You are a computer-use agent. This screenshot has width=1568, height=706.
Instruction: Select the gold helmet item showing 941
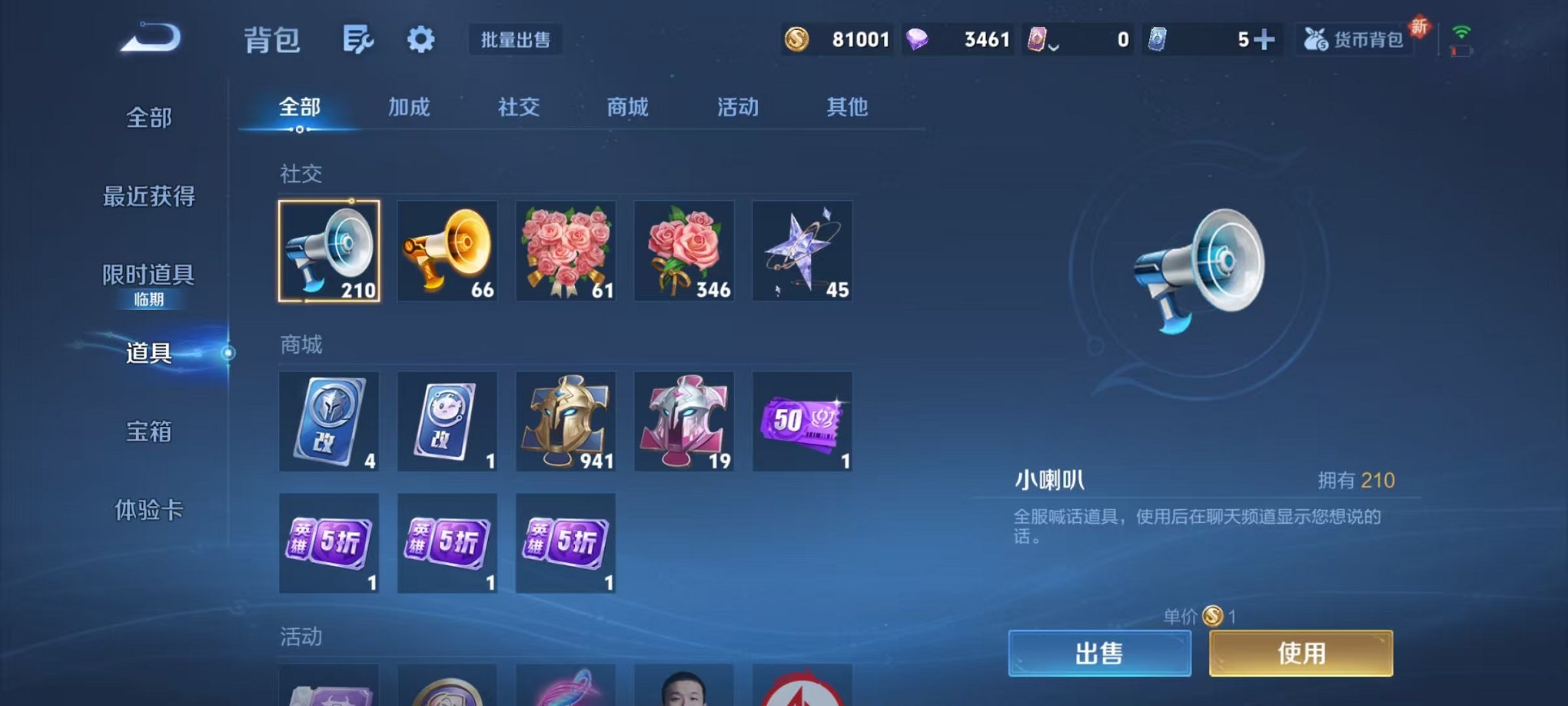click(566, 421)
